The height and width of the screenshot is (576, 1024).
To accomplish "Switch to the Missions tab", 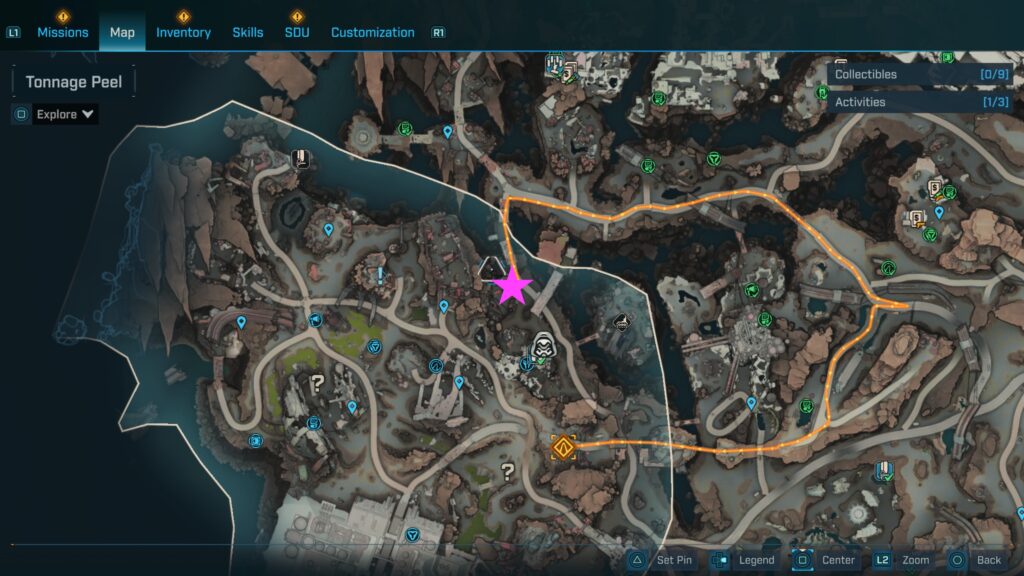I will pyautogui.click(x=62, y=32).
